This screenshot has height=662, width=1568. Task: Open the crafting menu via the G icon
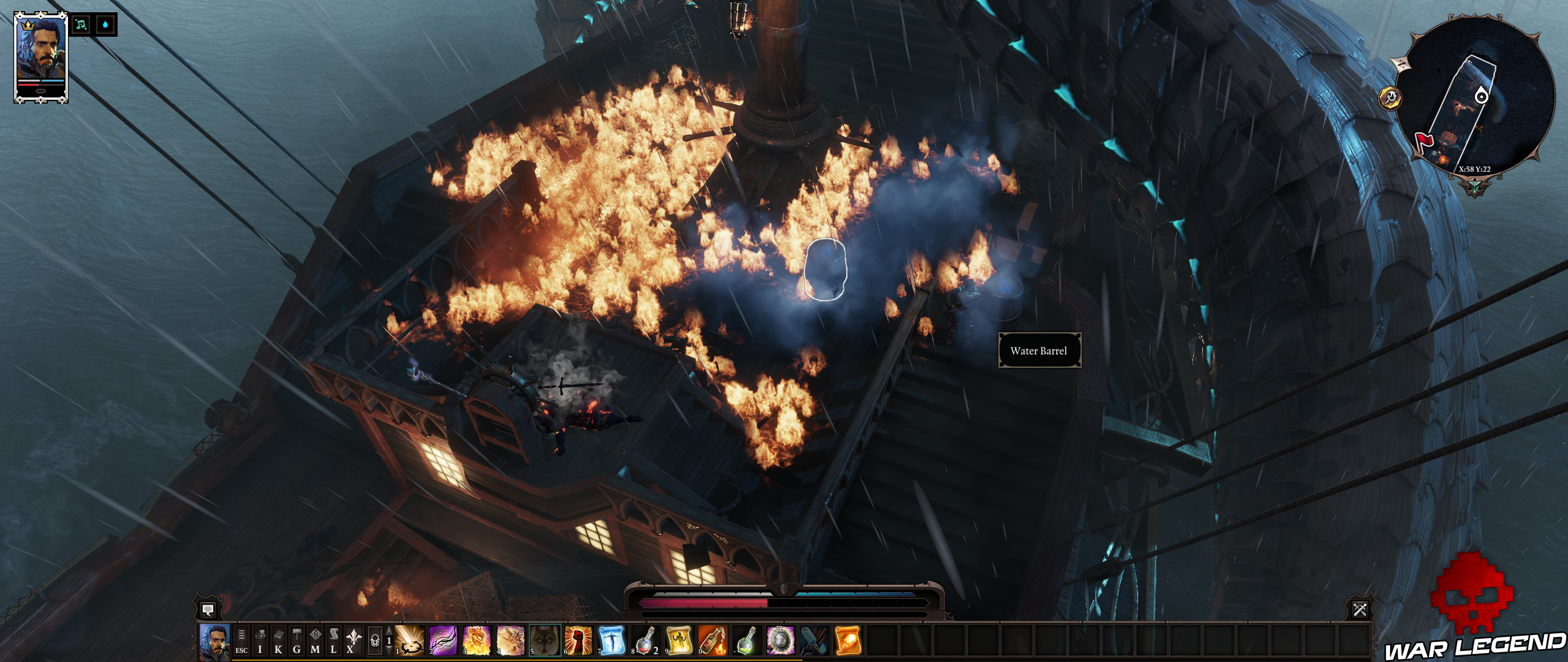[x=297, y=641]
